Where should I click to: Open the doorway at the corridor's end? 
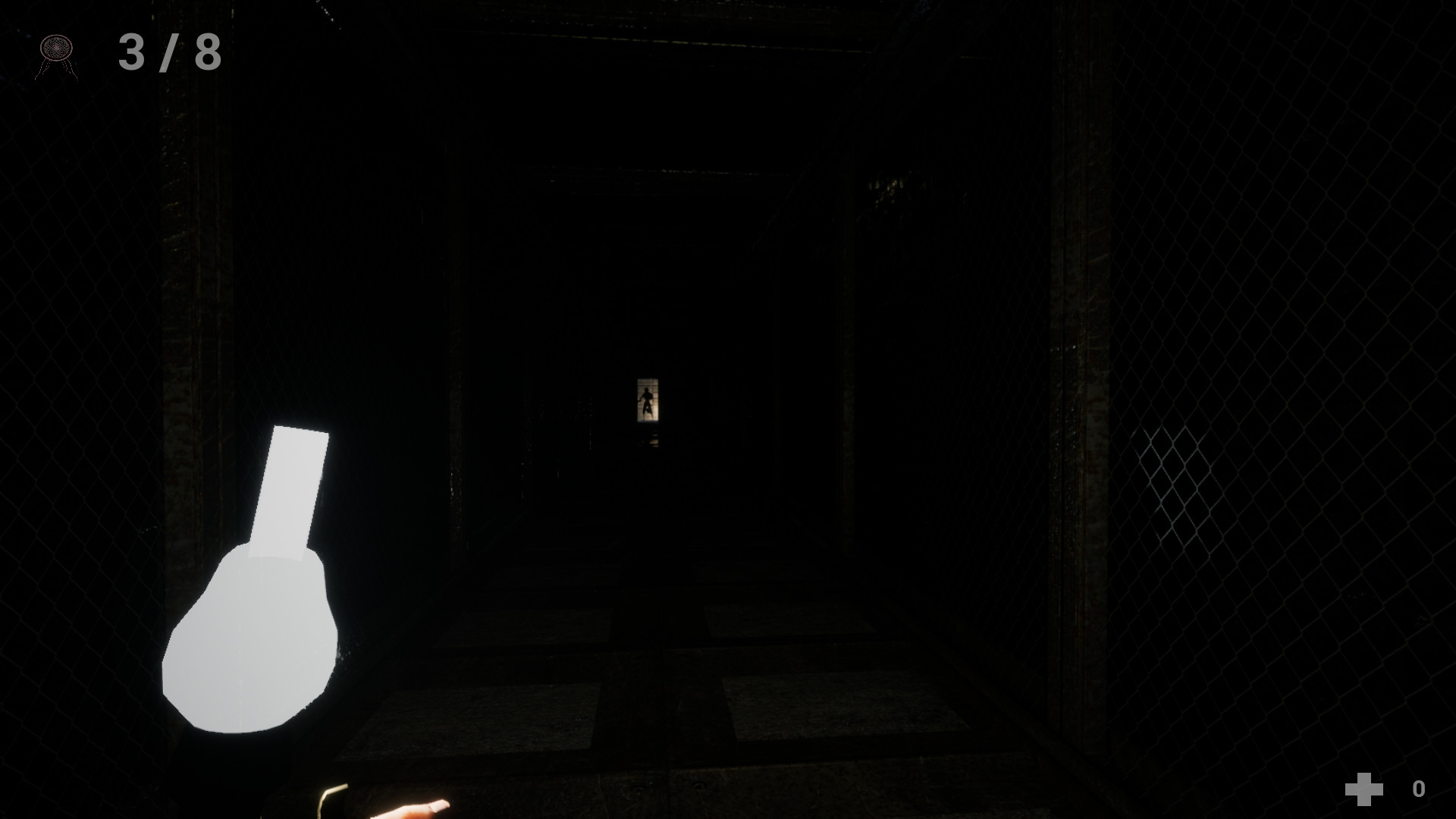(646, 400)
